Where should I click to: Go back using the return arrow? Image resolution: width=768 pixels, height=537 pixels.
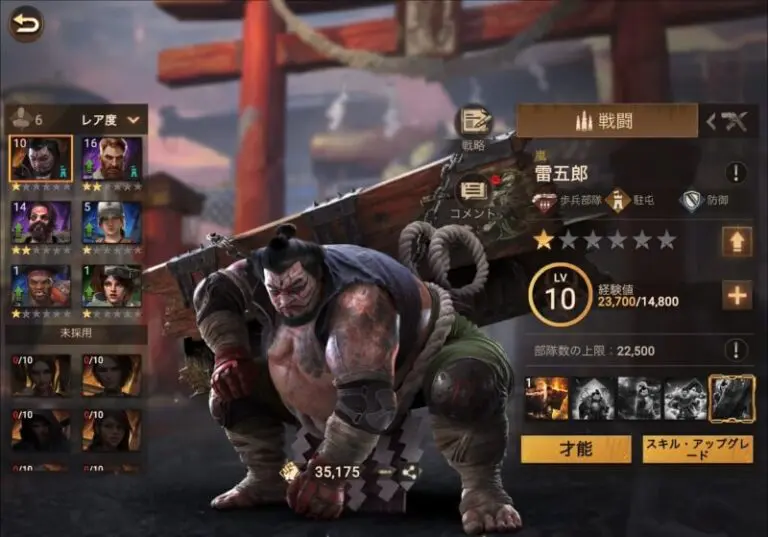pos(26,22)
